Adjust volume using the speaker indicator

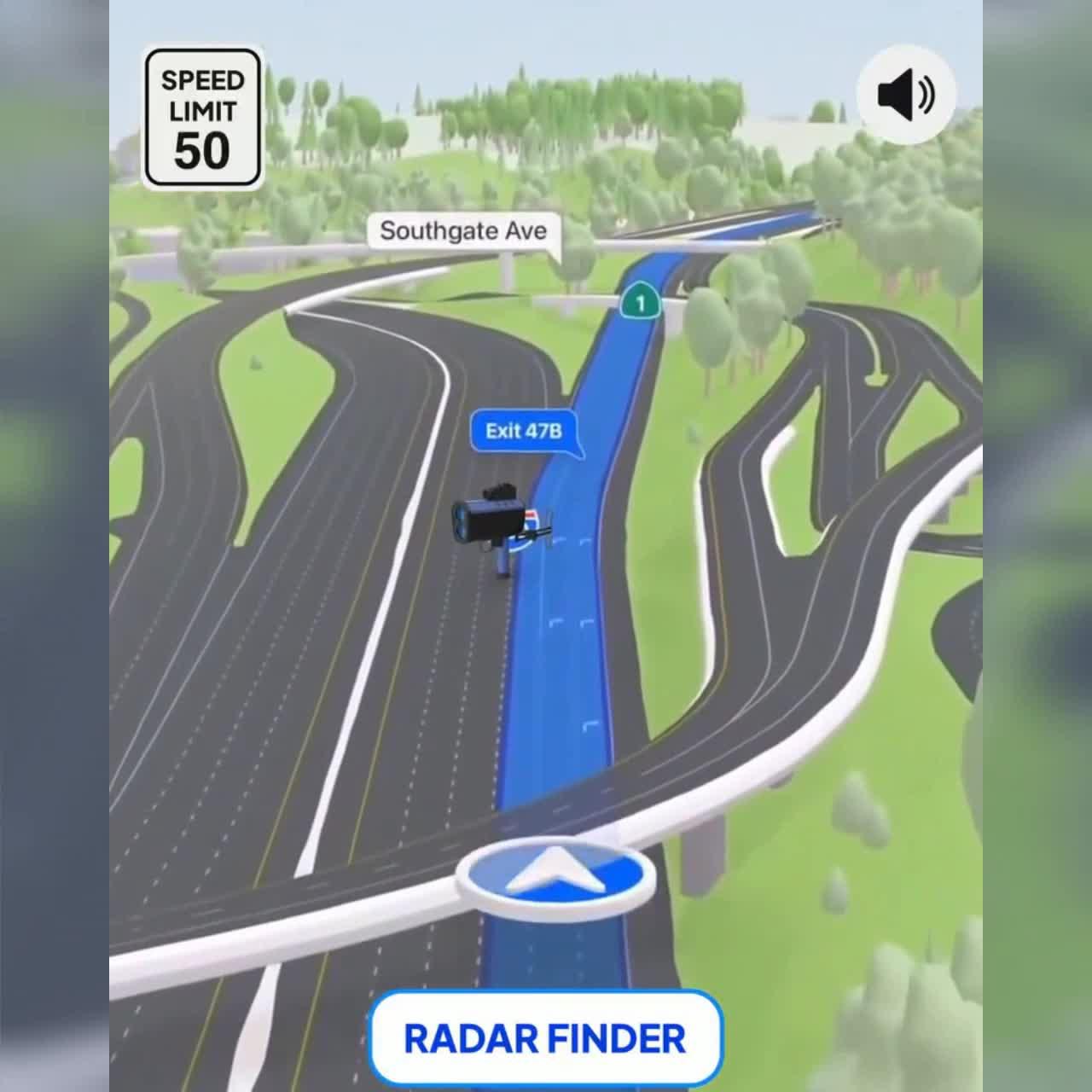pos(906,94)
